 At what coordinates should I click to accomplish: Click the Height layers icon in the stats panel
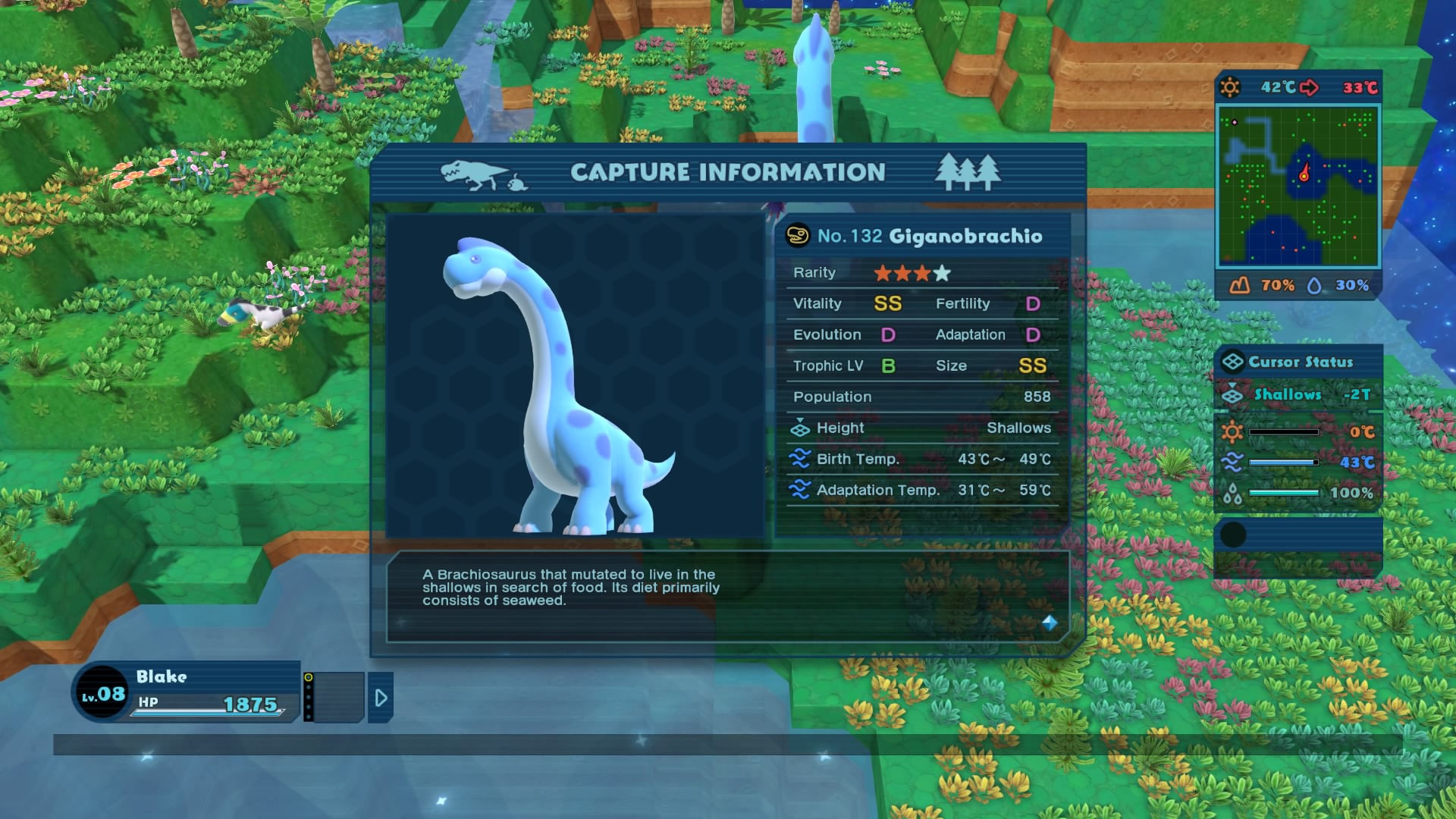click(x=802, y=428)
